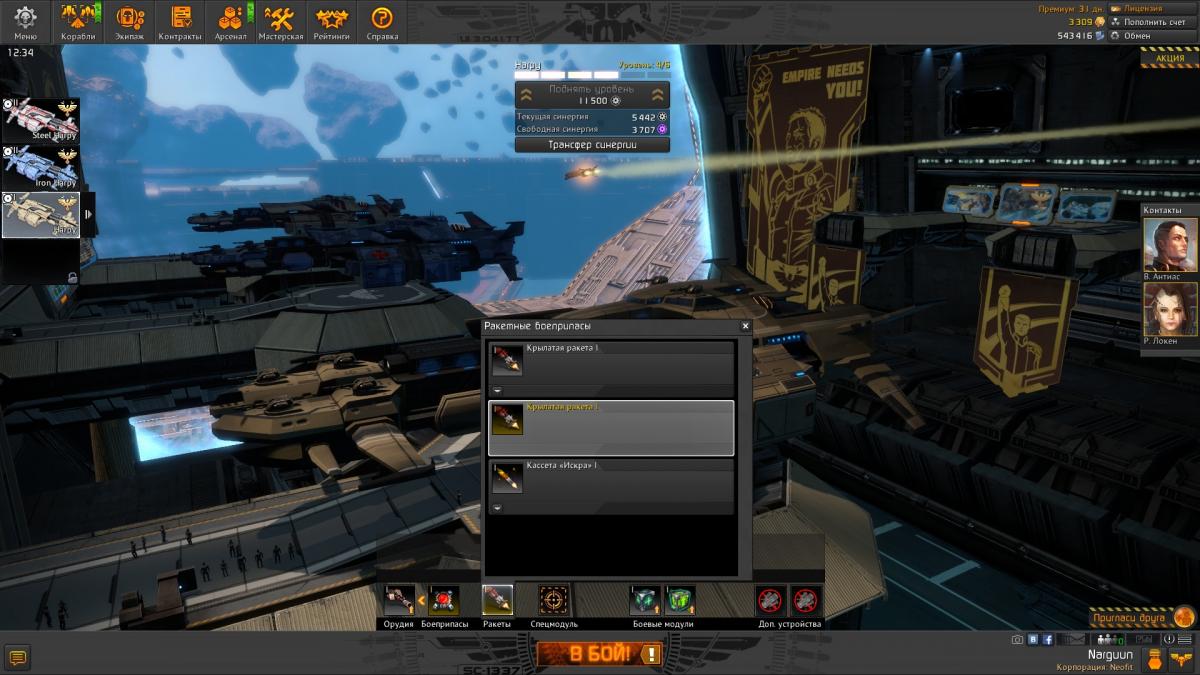
Task: View the Рейтинги leaderboards
Action: coord(331,21)
